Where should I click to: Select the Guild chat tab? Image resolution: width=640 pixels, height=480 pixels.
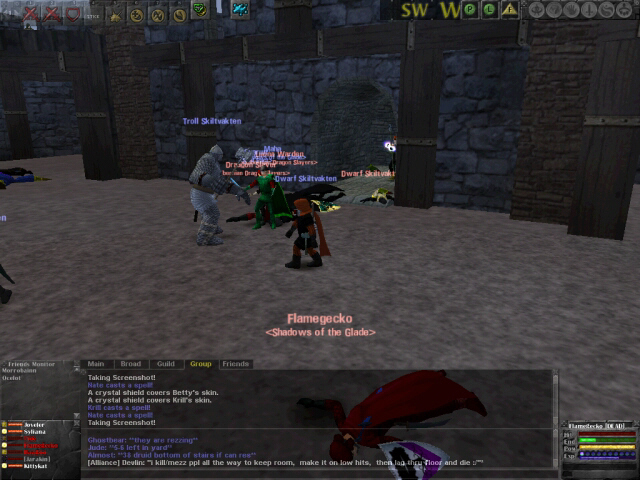coord(165,364)
